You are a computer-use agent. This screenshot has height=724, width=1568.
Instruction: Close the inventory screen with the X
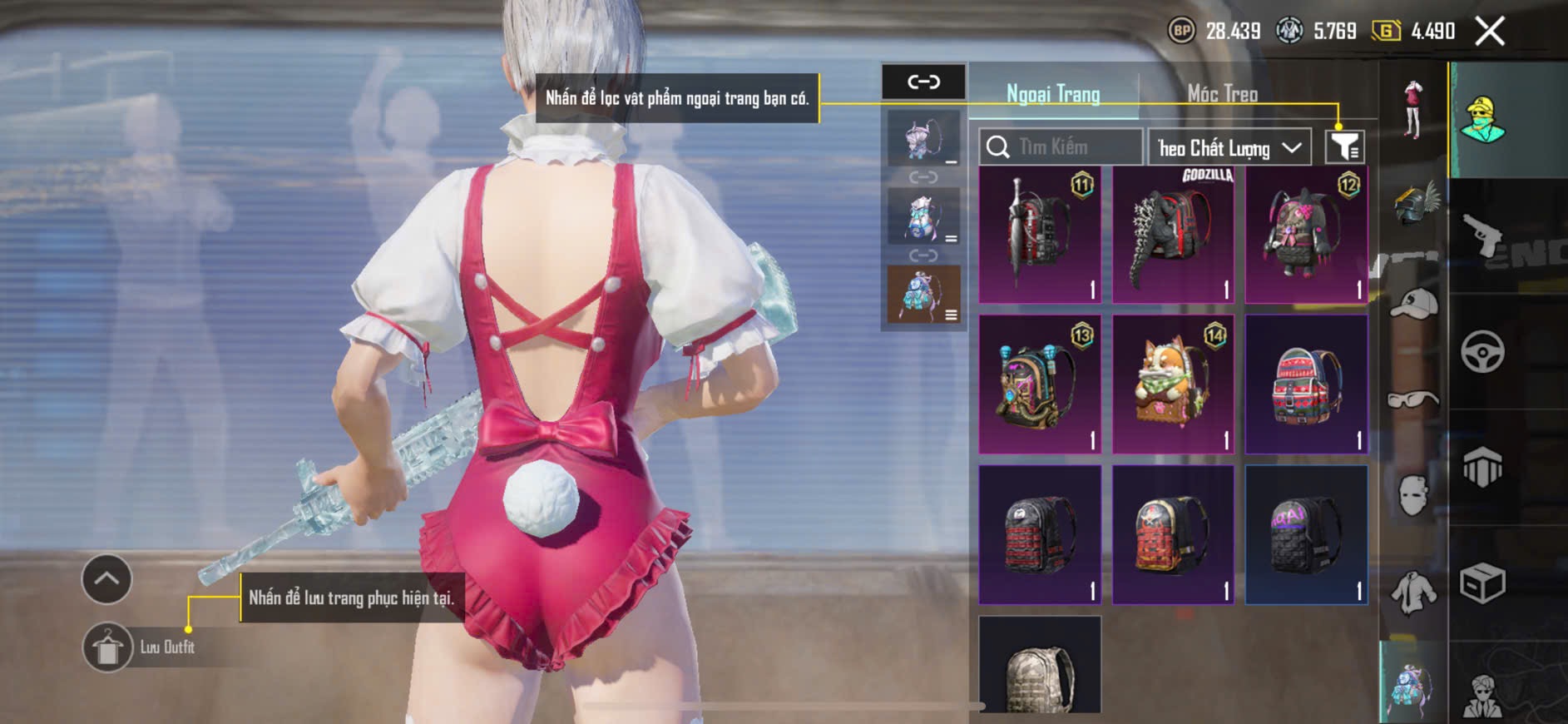pos(1489,32)
